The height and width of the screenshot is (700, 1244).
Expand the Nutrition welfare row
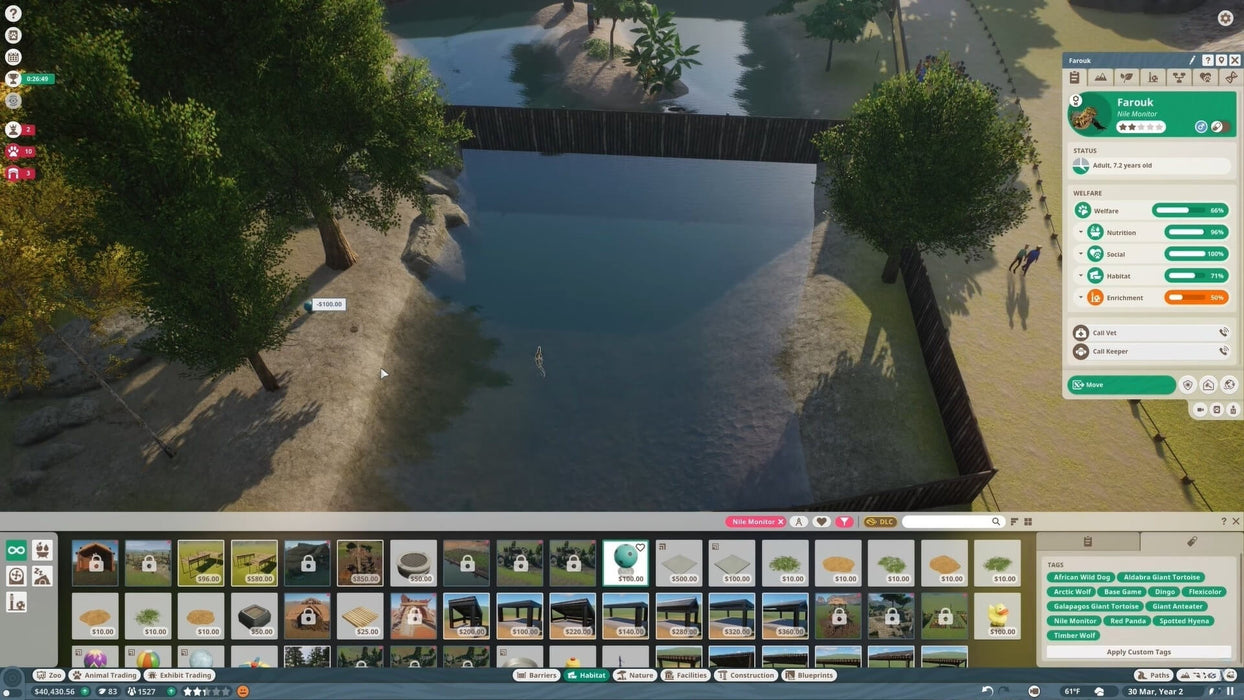(1081, 232)
